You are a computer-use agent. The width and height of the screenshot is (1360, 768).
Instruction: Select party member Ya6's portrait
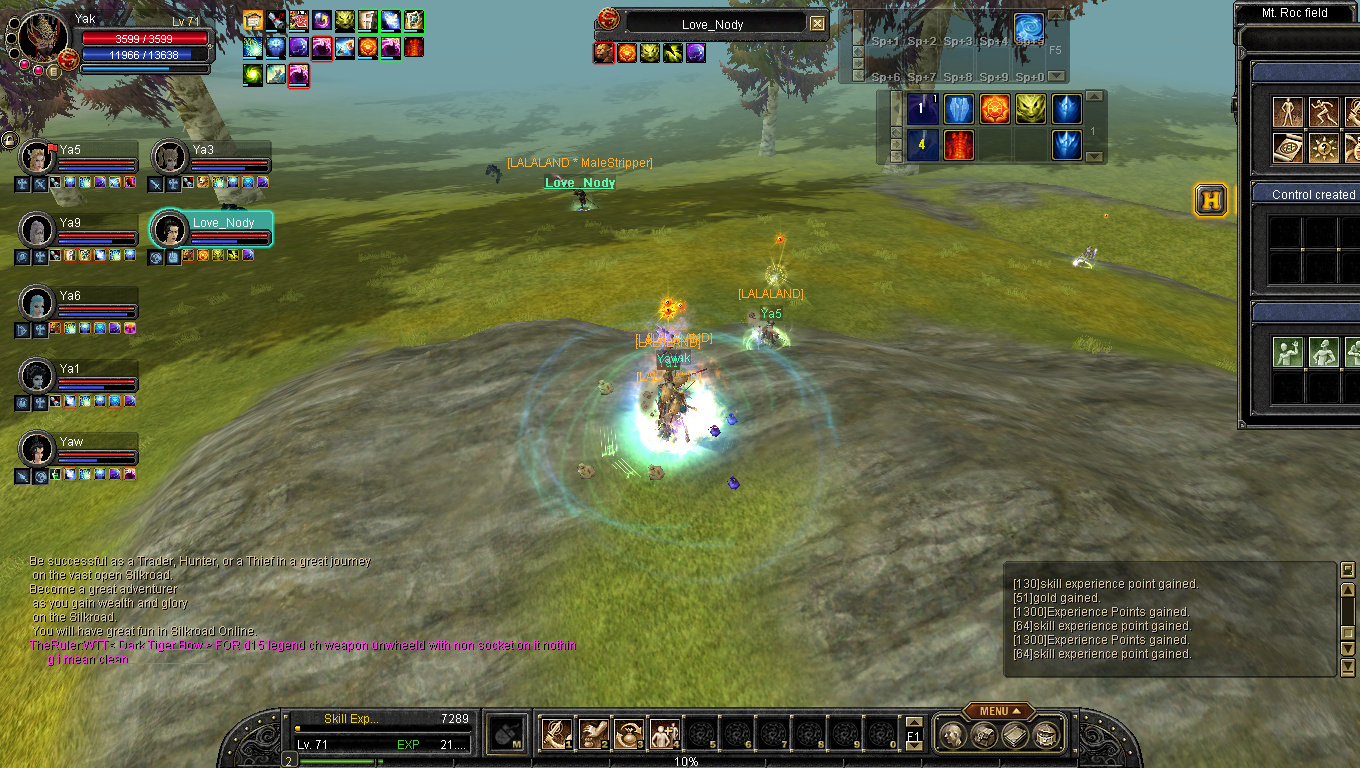(x=37, y=303)
